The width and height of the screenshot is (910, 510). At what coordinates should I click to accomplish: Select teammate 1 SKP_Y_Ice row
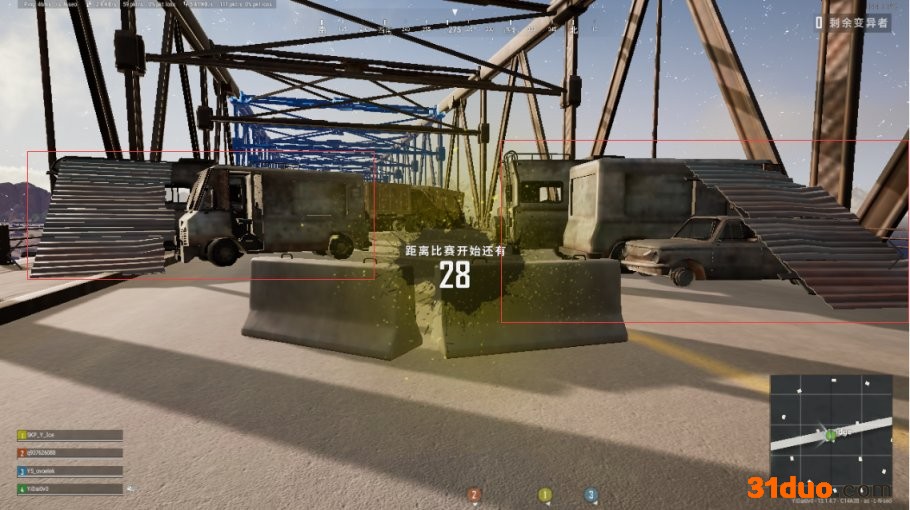(x=69, y=436)
